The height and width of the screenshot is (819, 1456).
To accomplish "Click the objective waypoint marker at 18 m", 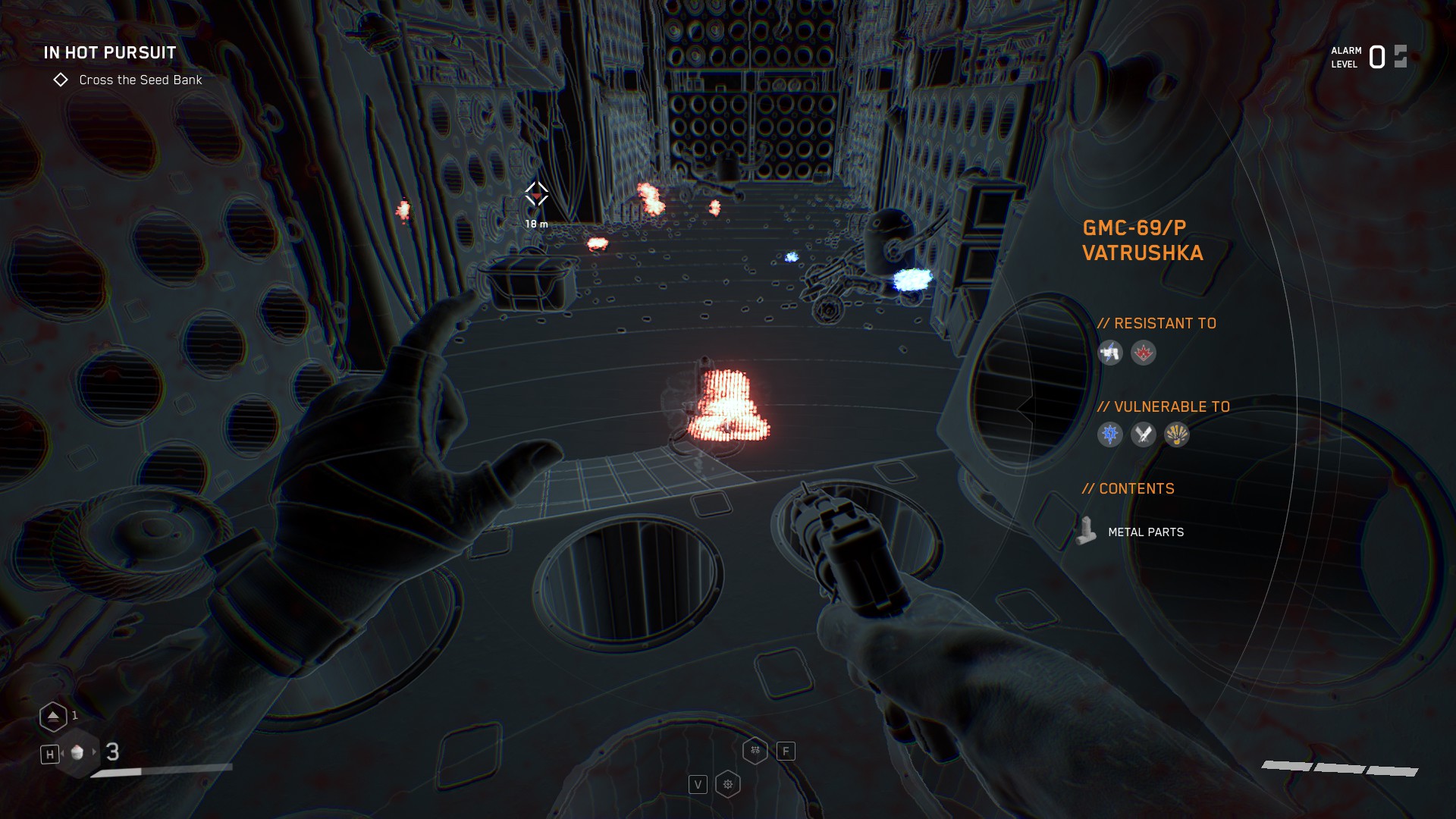I will pos(537,196).
